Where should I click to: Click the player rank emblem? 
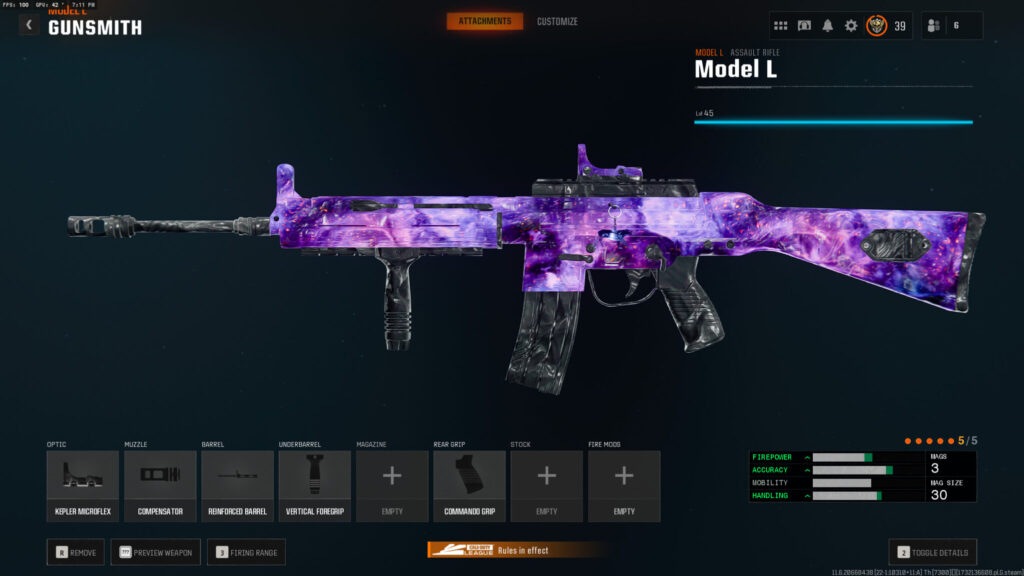tap(877, 26)
